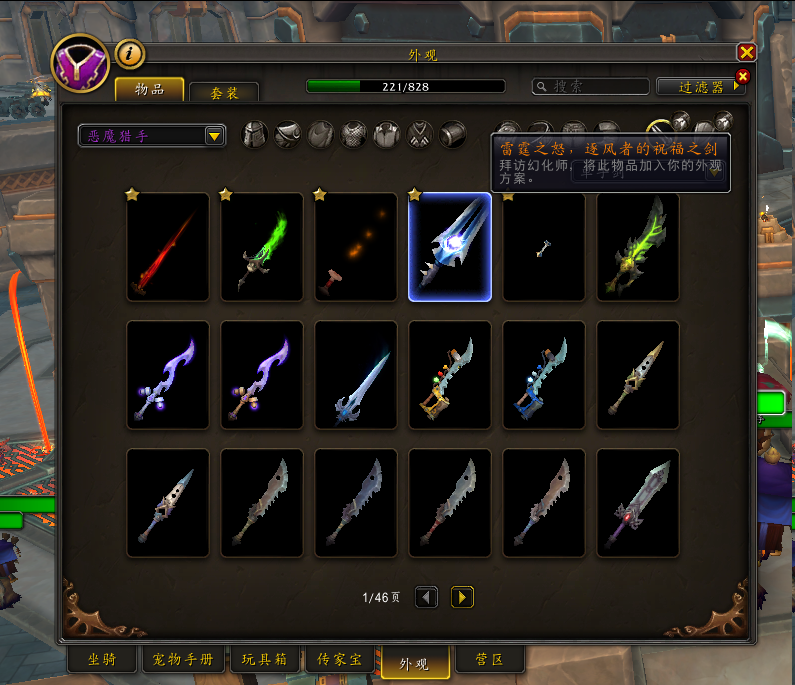Viewport: 795px width, 685px height.
Task: Switch to the 物品 (Items) tab
Action: click(x=149, y=89)
